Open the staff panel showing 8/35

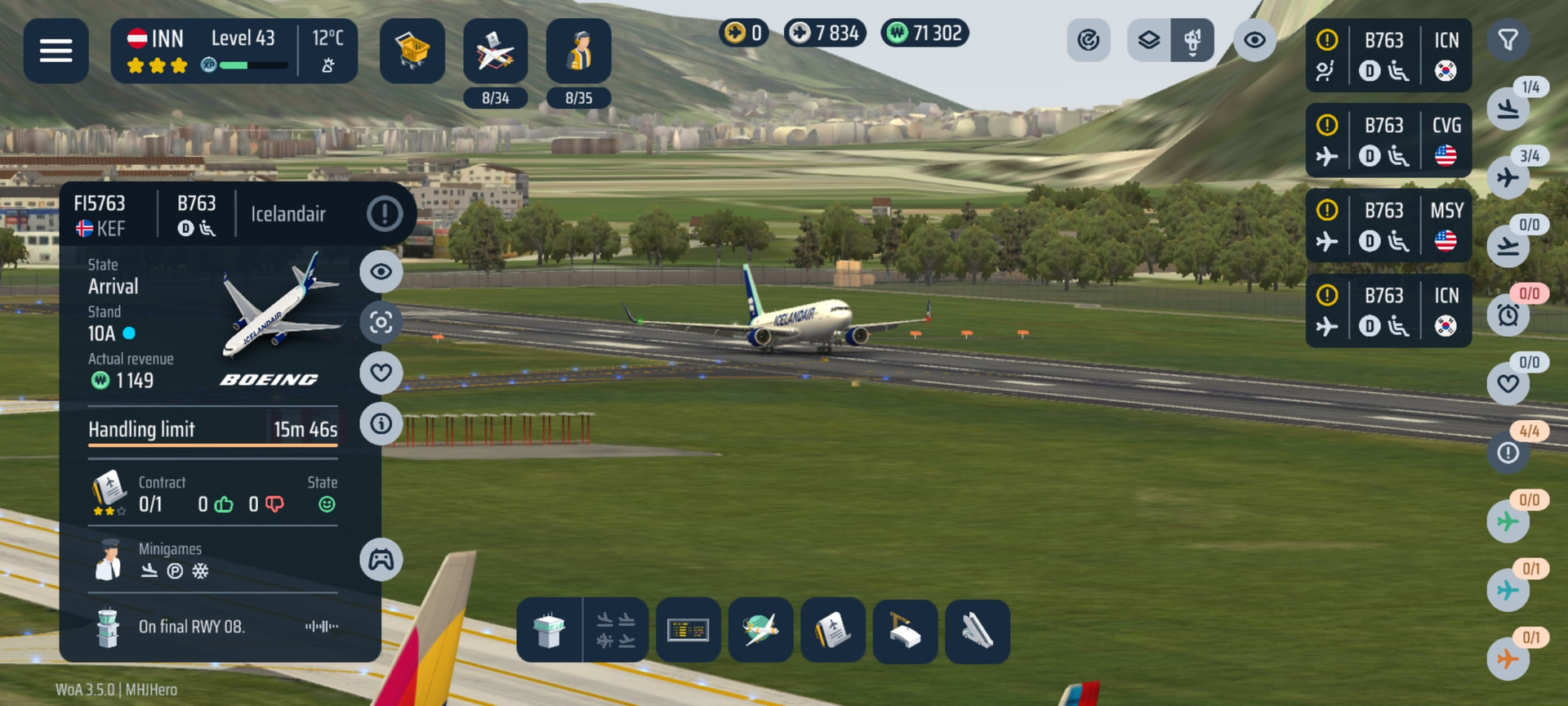[x=578, y=52]
